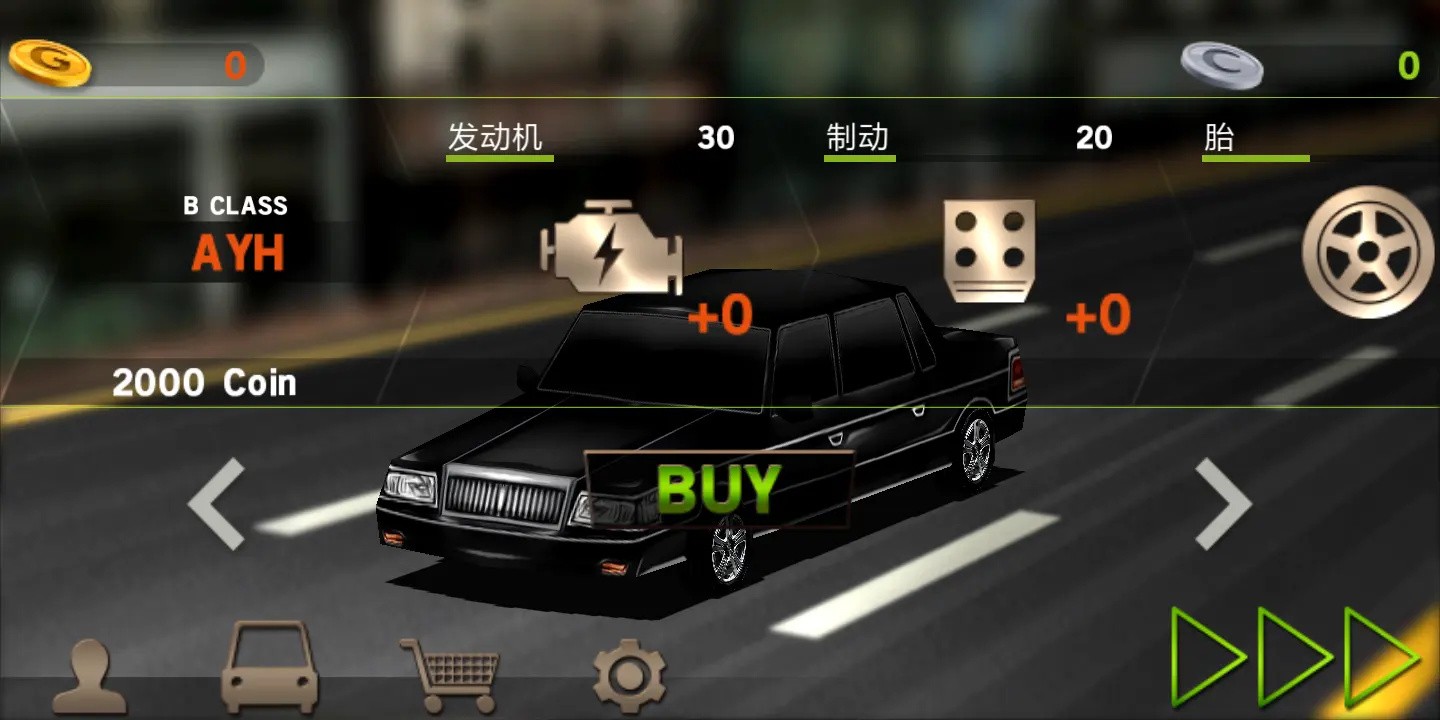
Task: Upgrade the tires with the wheel icon
Action: click(1367, 252)
